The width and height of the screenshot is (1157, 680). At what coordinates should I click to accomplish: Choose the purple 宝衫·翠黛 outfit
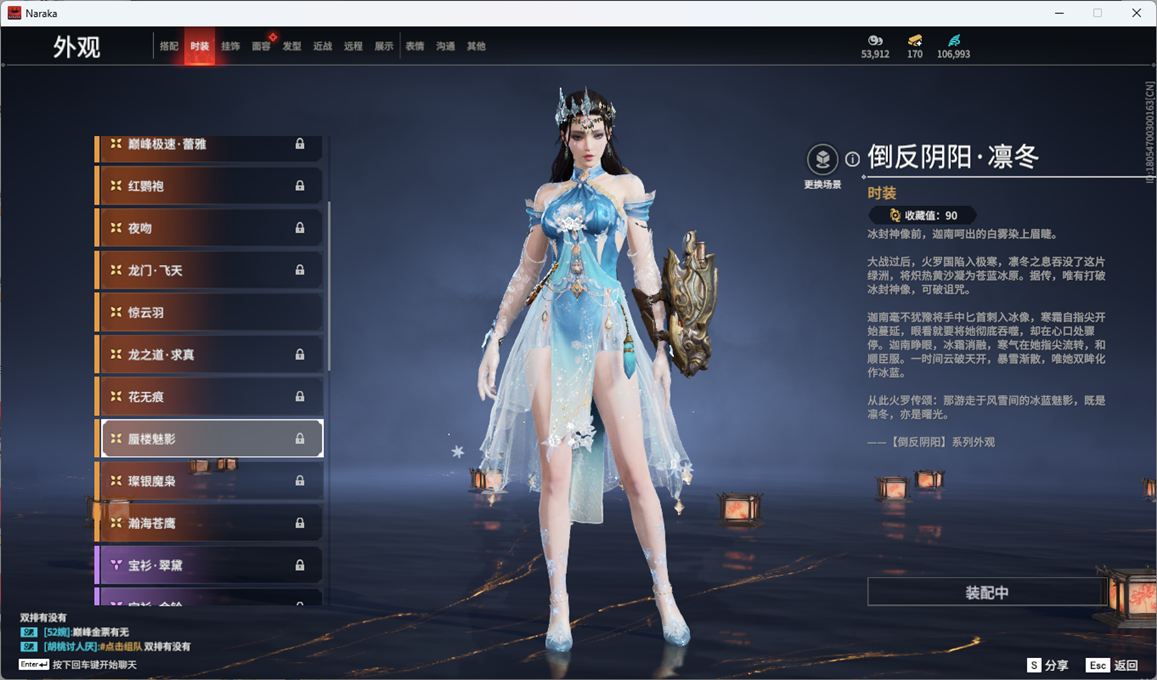pyautogui.click(x=210, y=565)
